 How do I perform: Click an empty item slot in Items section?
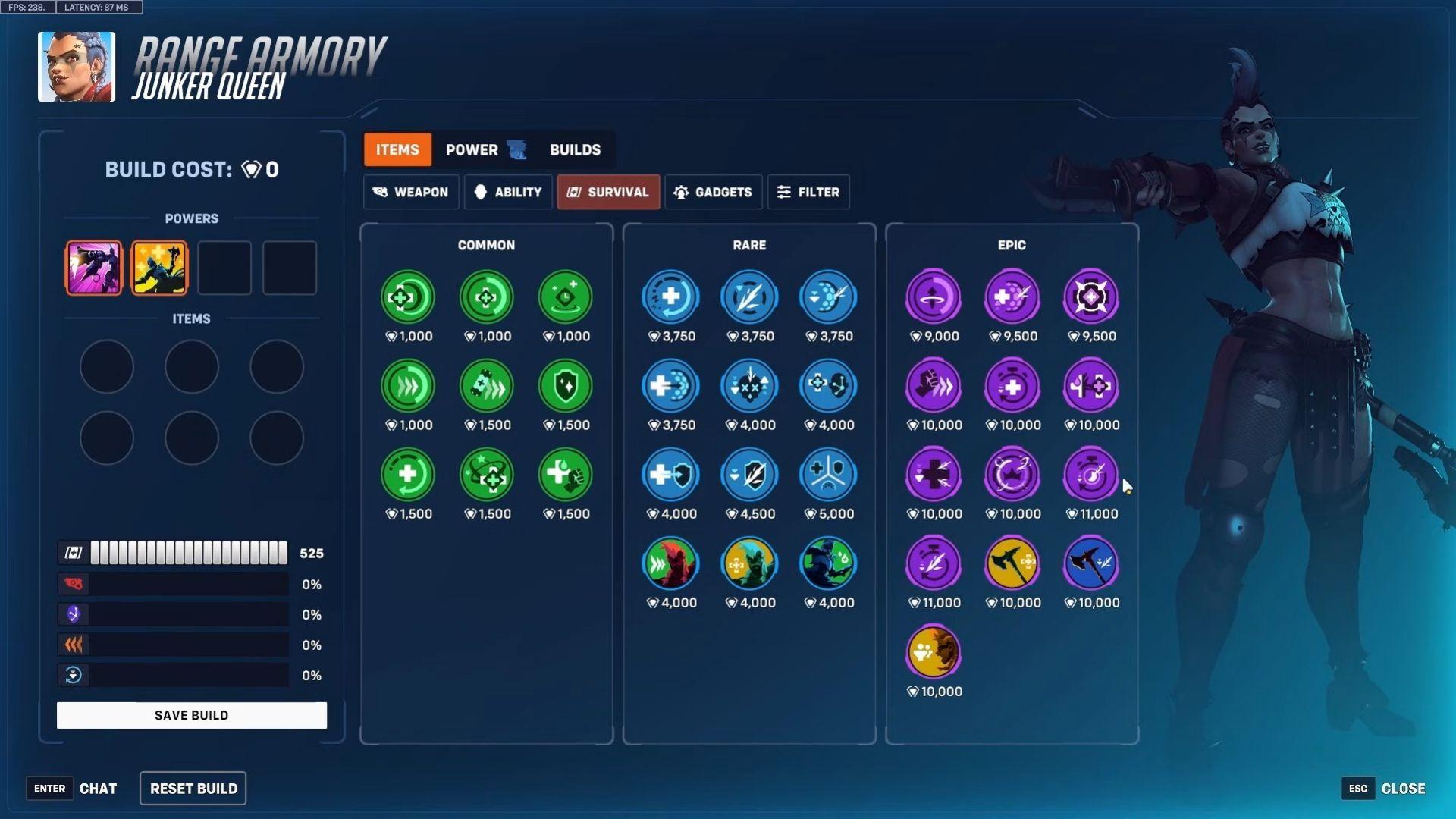point(107,366)
